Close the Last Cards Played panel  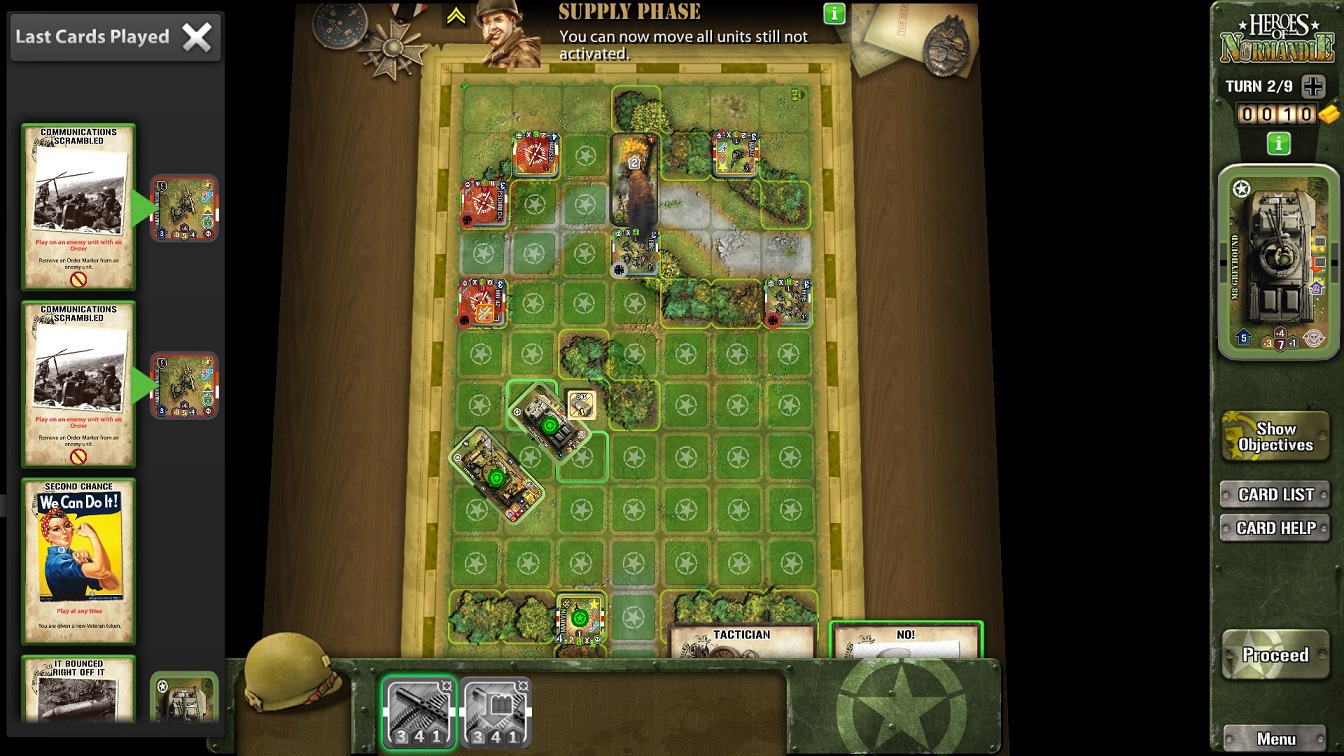(x=197, y=38)
